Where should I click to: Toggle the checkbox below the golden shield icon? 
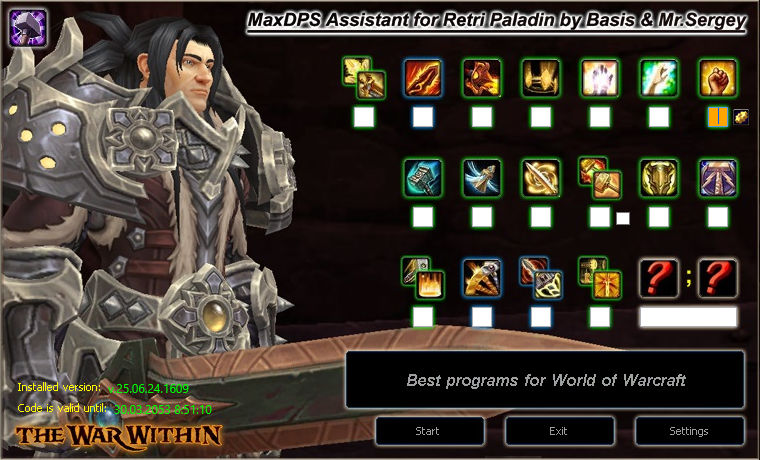[658, 217]
